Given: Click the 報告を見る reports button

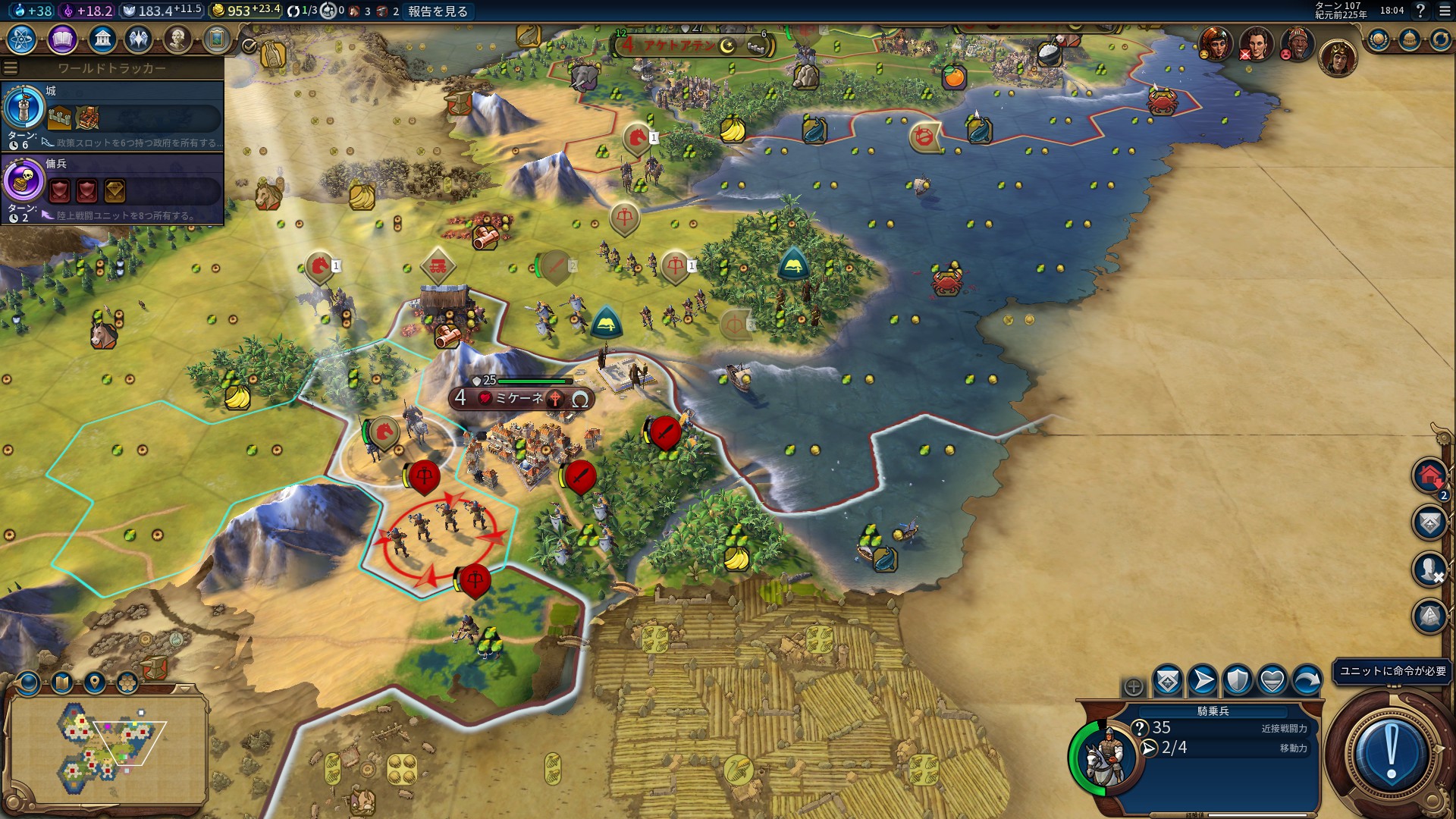Looking at the screenshot, I should pyautogui.click(x=438, y=11).
